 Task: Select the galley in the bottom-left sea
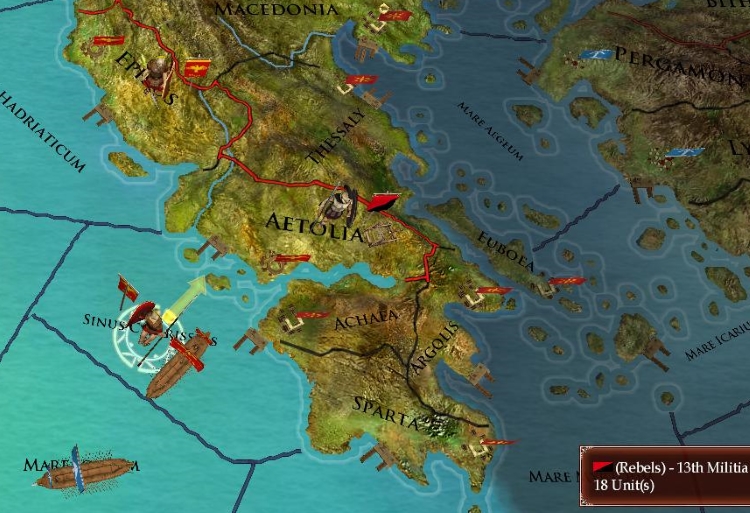coord(86,472)
